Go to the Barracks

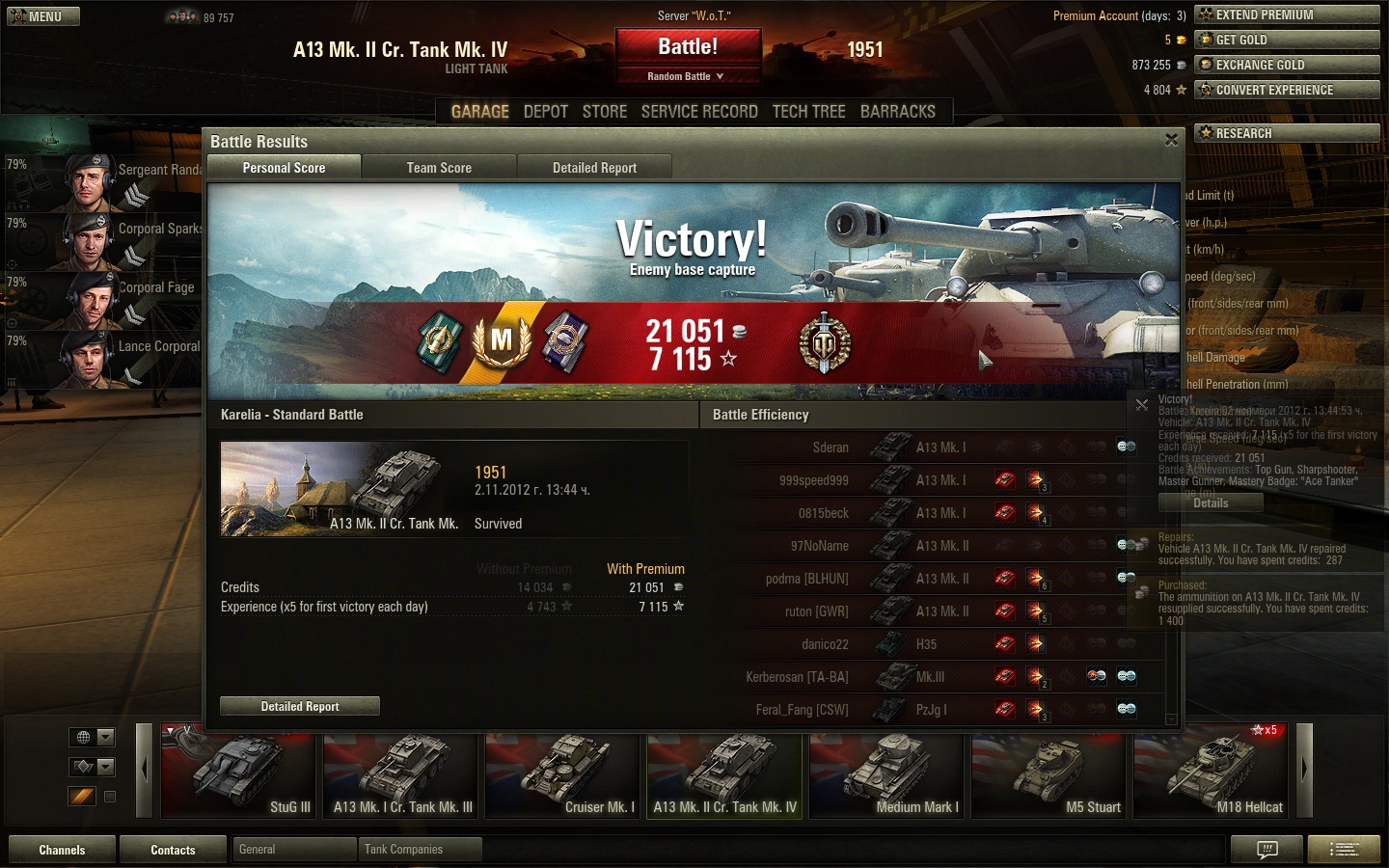click(x=897, y=112)
